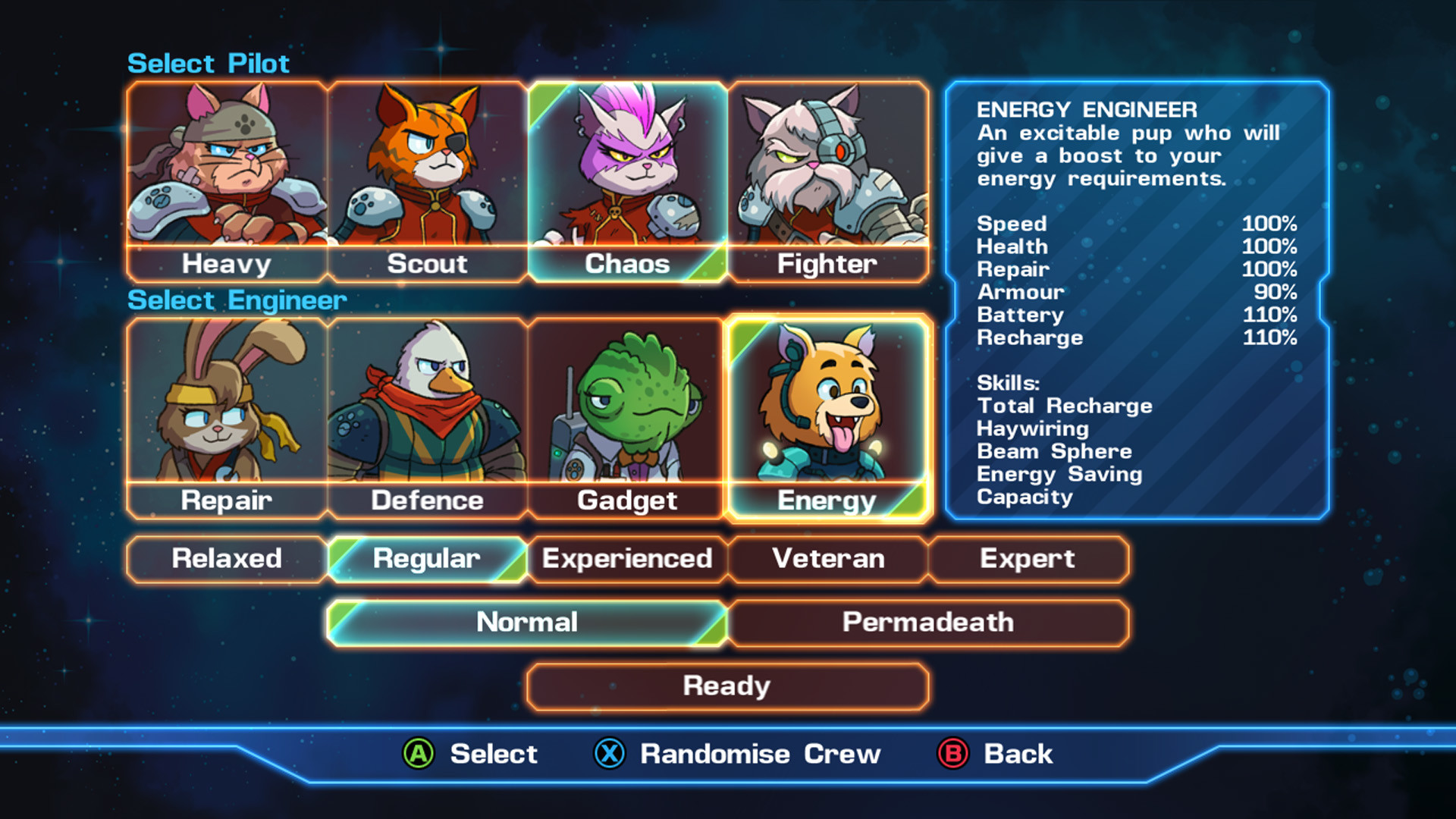Select the Experienced difficulty

pos(627,559)
